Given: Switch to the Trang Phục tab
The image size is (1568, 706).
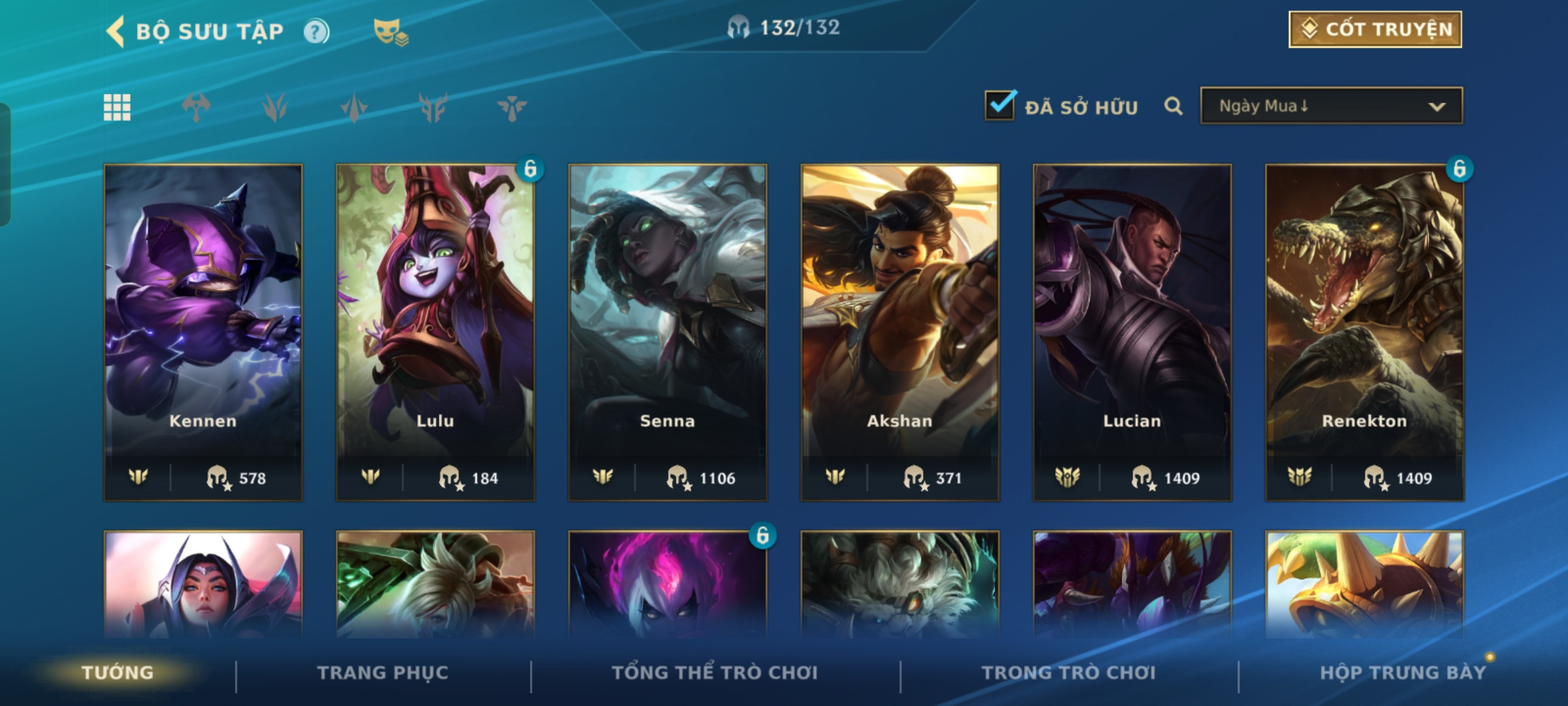Looking at the screenshot, I should click(383, 673).
